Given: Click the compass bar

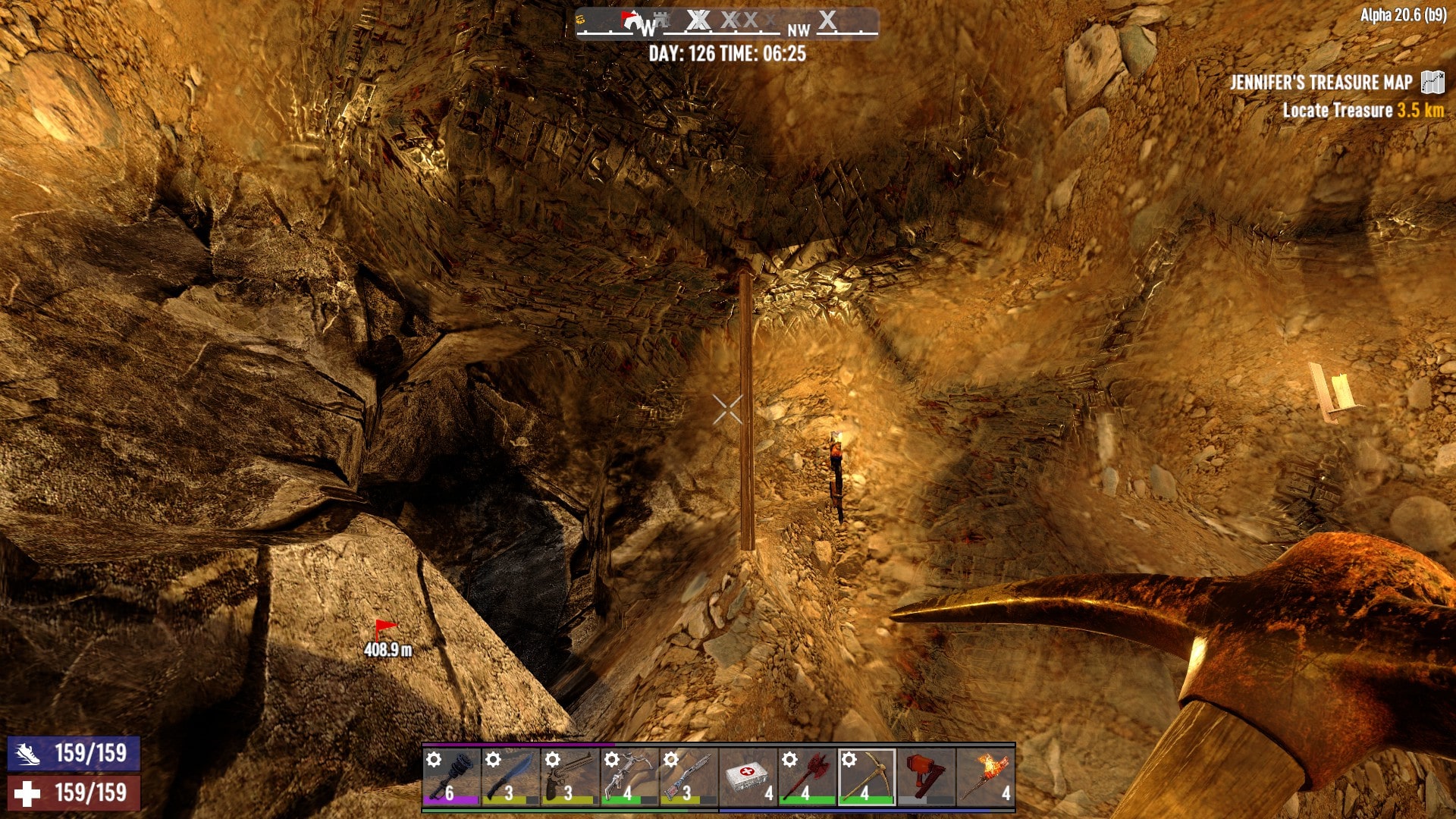Looking at the screenshot, I should (726, 23).
